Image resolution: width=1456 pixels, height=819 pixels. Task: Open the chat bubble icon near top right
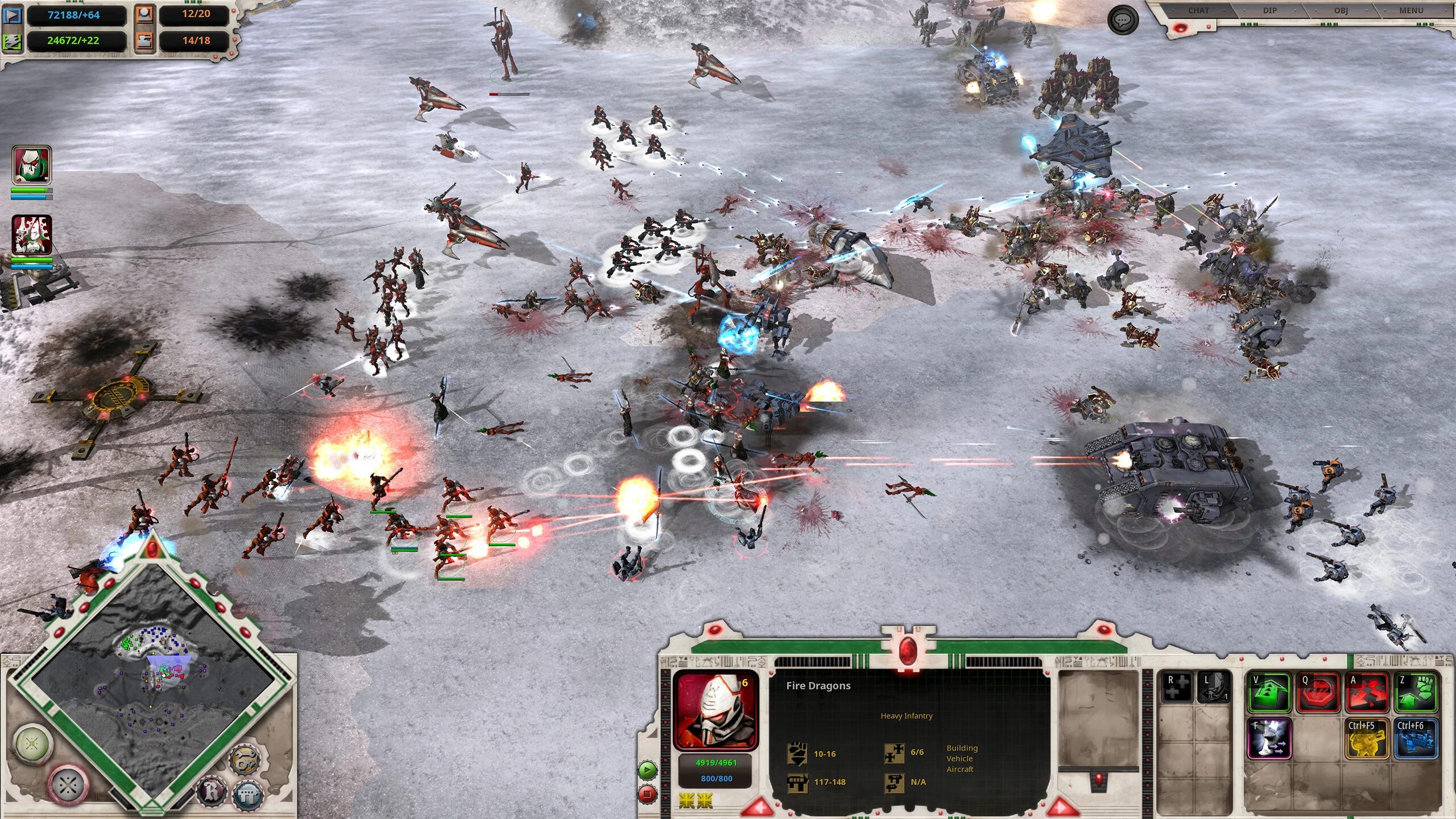(1123, 21)
